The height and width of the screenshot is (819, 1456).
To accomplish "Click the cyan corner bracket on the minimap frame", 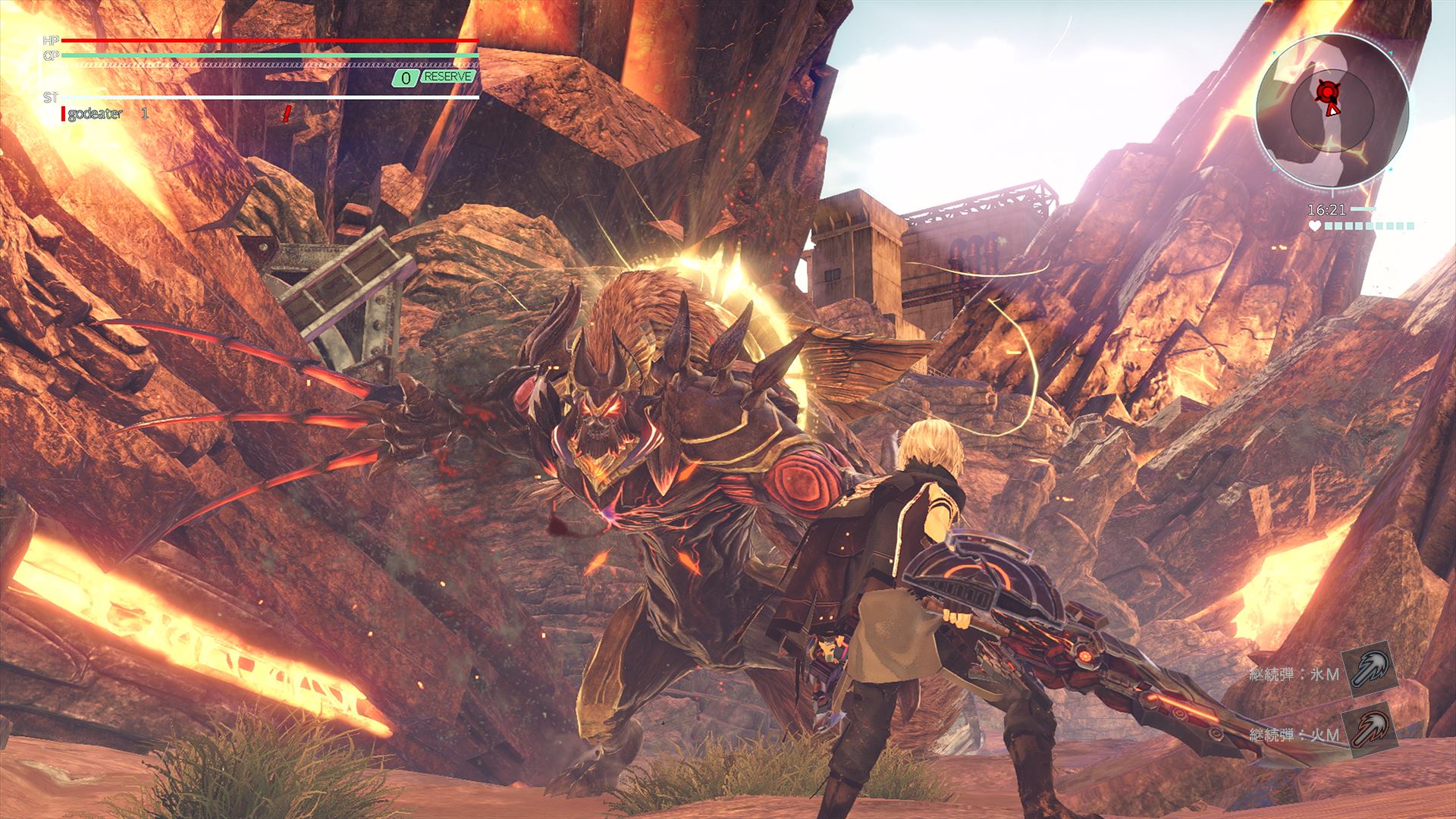I will pyautogui.click(x=1274, y=52).
